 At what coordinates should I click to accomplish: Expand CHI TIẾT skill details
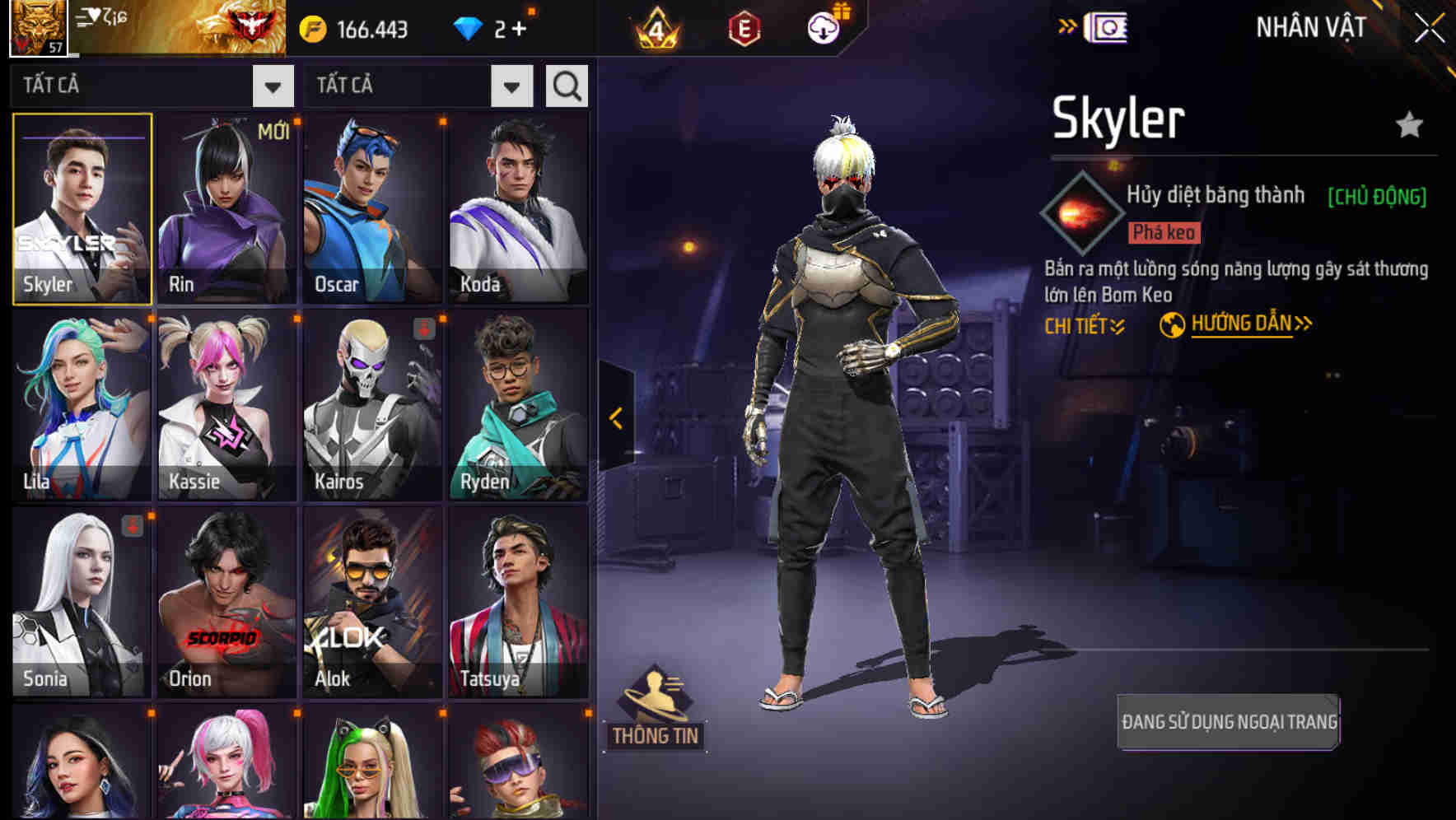(x=1084, y=325)
